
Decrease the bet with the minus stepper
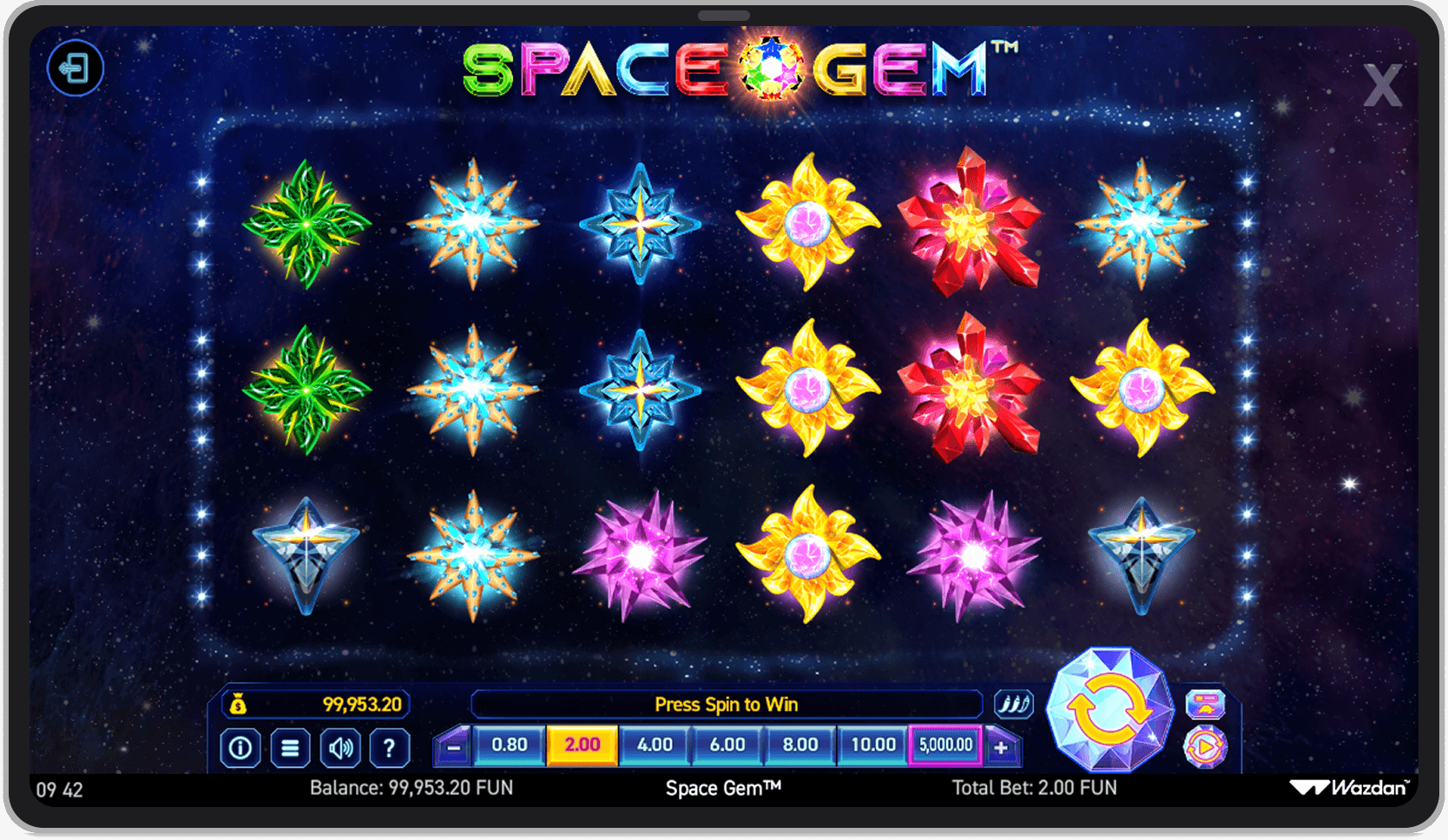tap(451, 745)
